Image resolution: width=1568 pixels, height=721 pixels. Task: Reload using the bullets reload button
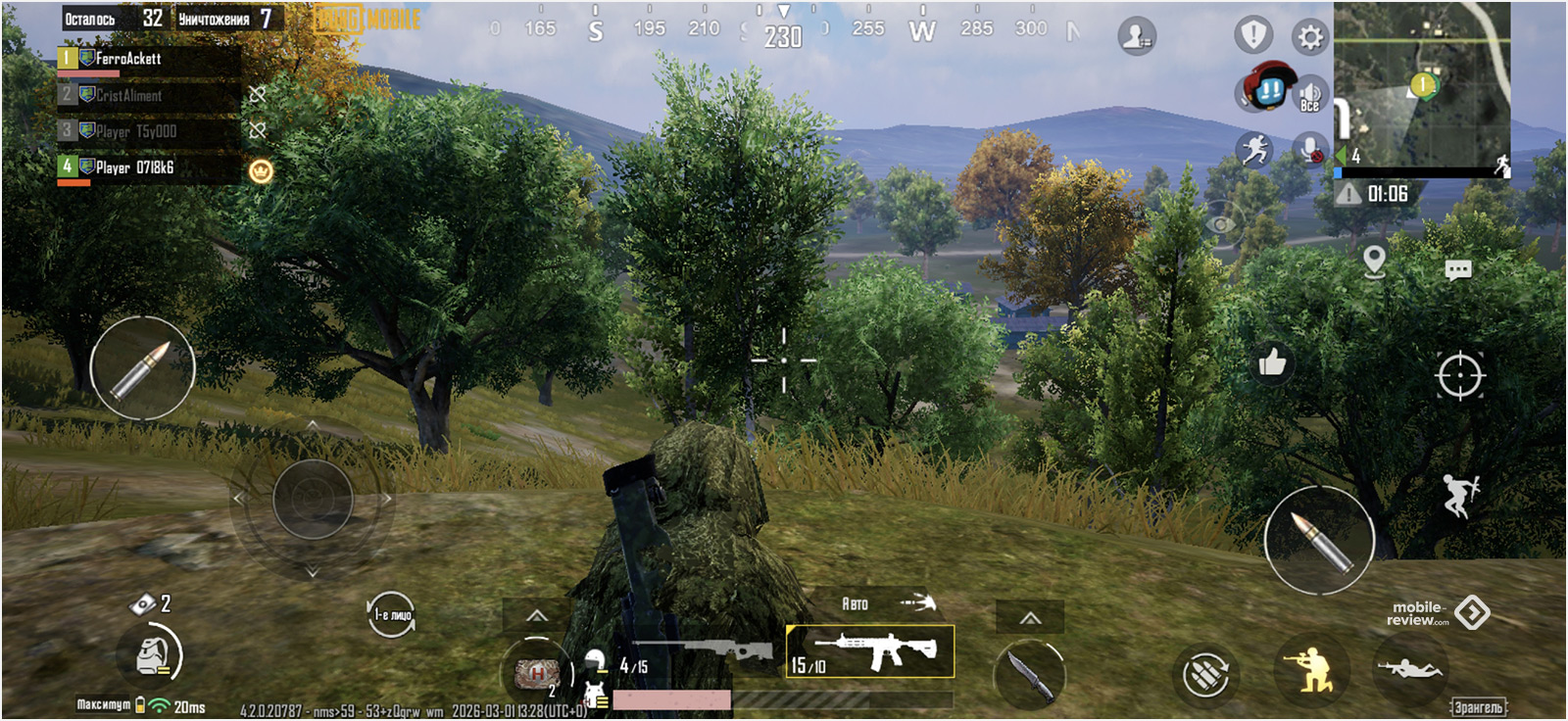coord(1205,675)
